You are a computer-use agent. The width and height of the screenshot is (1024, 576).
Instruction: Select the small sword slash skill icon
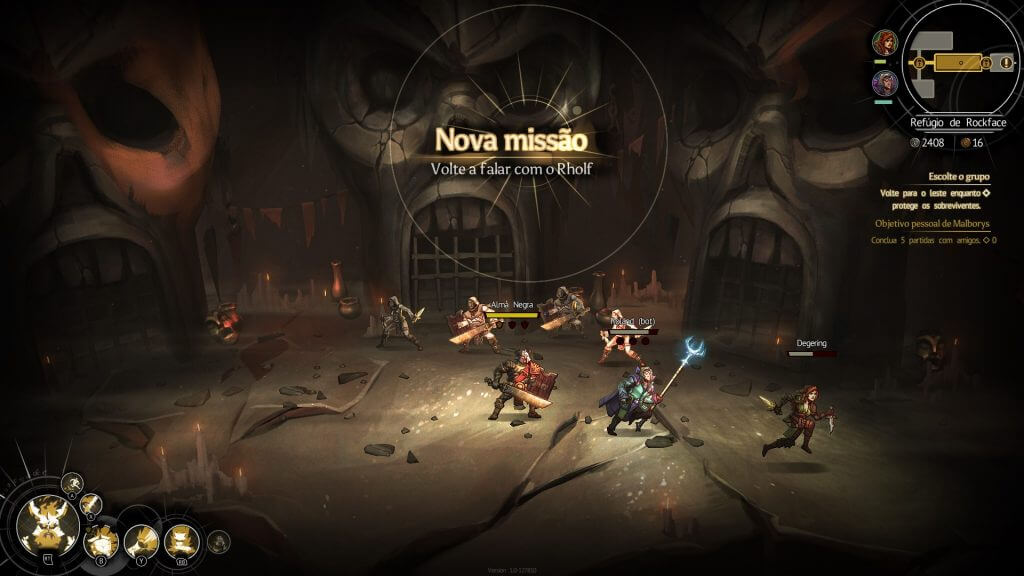(x=91, y=505)
